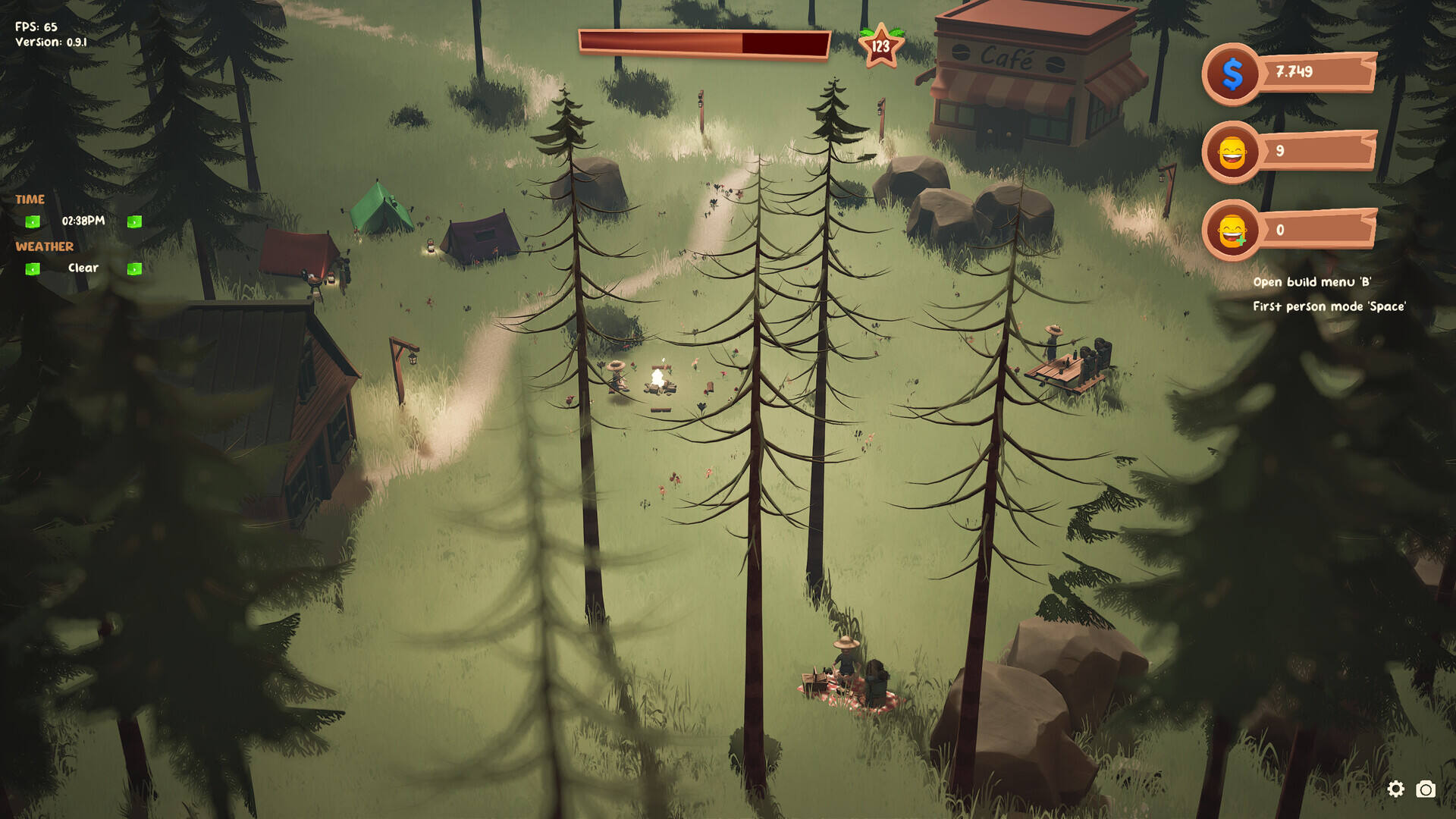
Task: Click the level 123 star badge
Action: pyautogui.click(x=880, y=46)
